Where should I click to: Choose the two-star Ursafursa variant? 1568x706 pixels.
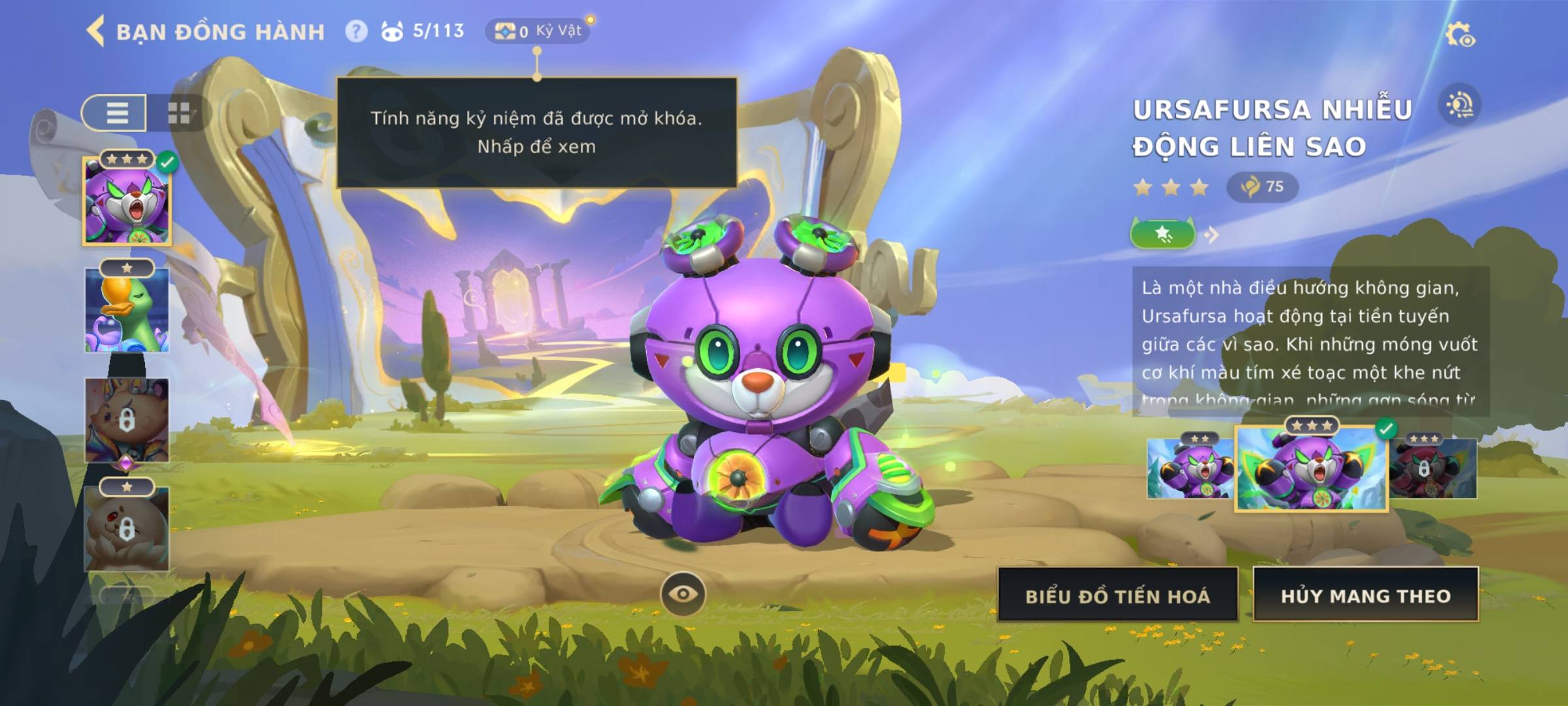pyautogui.click(x=1189, y=469)
